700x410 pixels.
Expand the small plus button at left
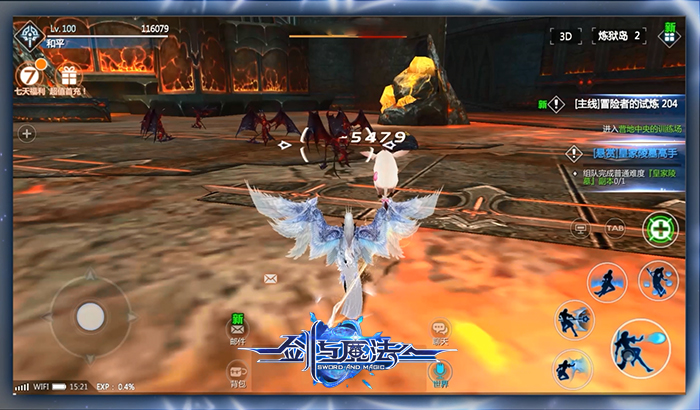pos(27,132)
